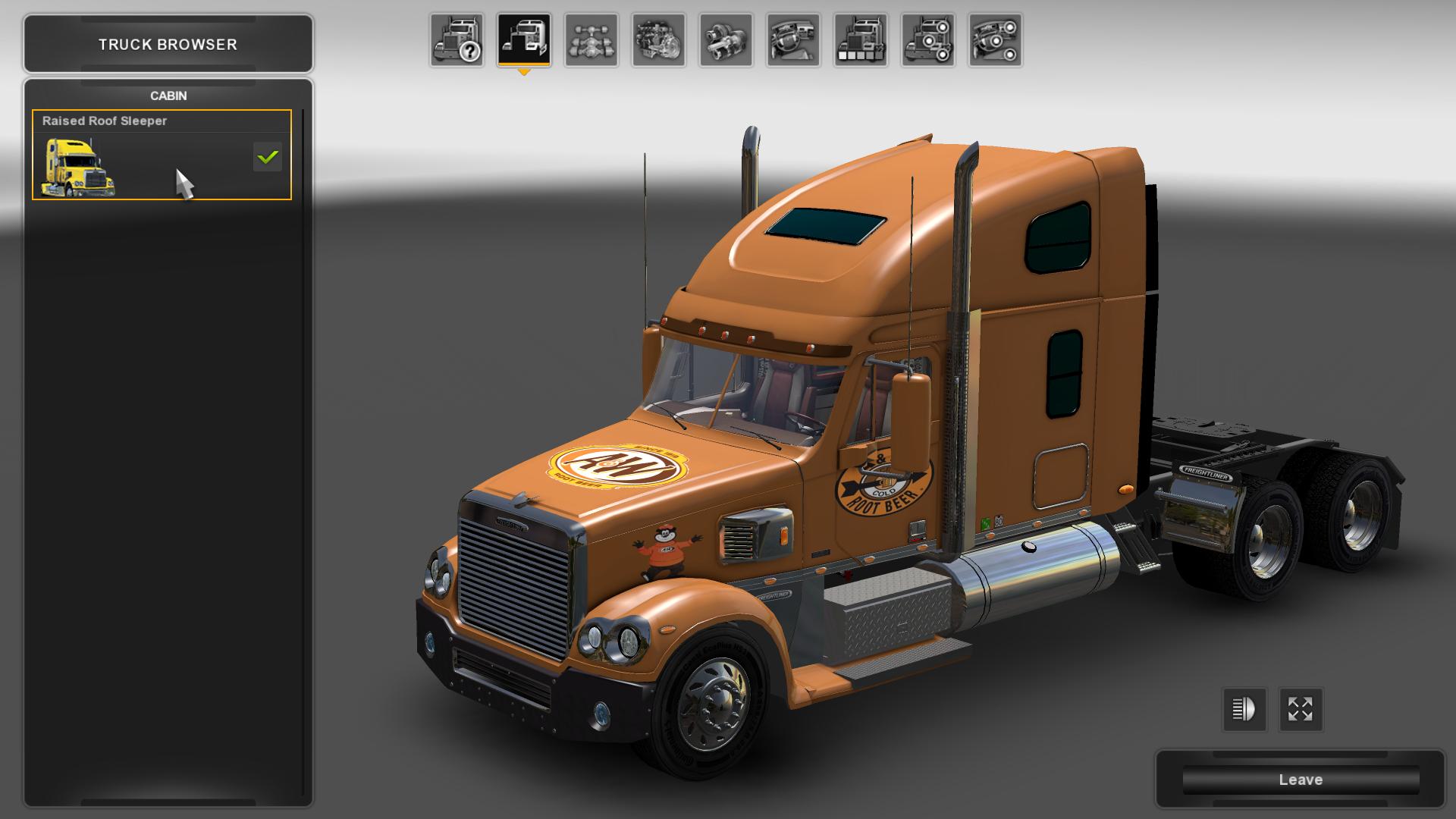1456x819 pixels.
Task: Toggle the truck headlights button
Action: point(1244,710)
